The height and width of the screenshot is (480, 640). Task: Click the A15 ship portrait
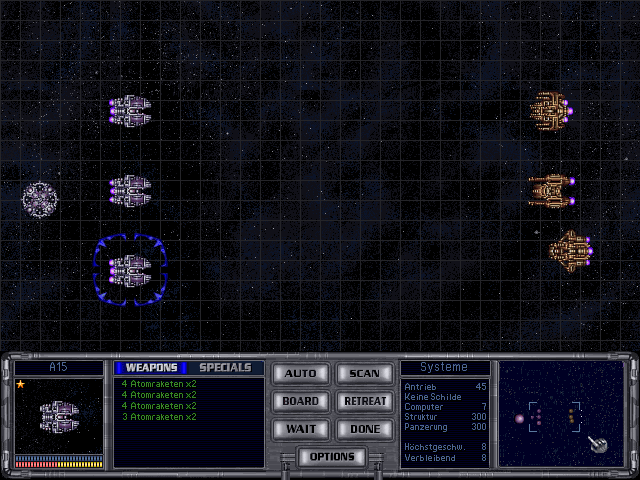(x=59, y=416)
